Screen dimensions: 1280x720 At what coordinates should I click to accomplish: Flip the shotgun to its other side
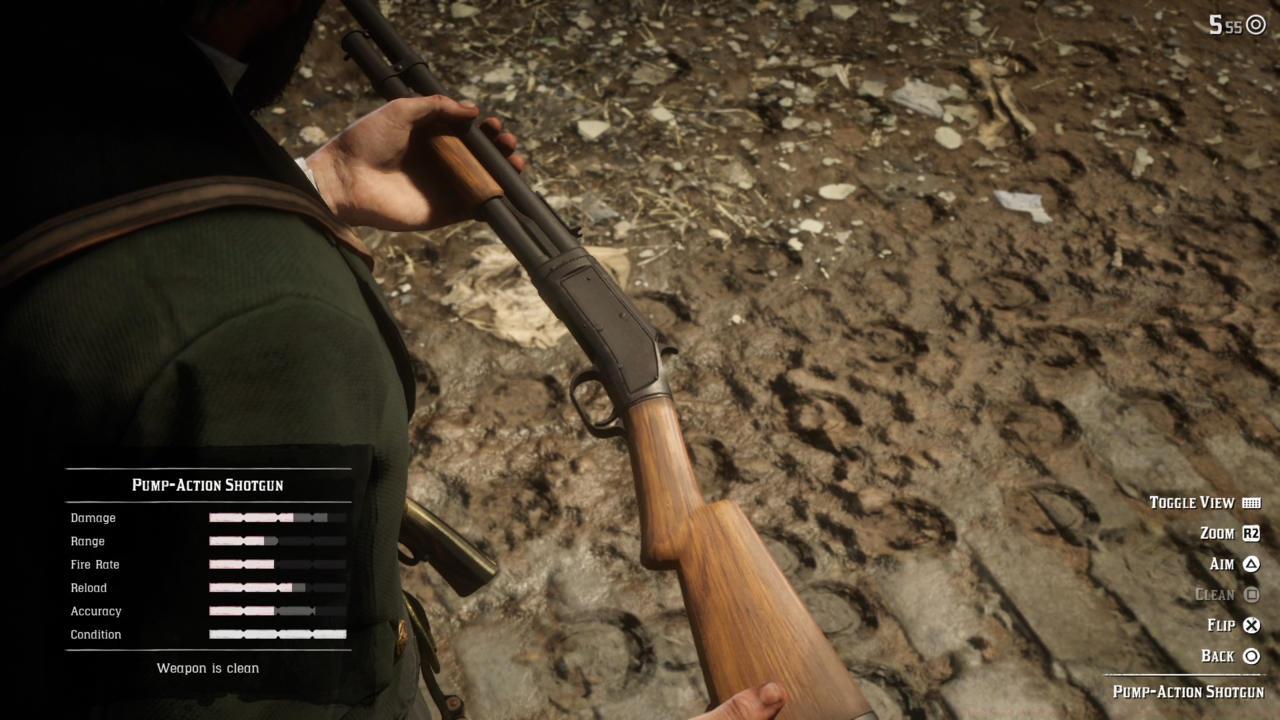pos(1222,624)
